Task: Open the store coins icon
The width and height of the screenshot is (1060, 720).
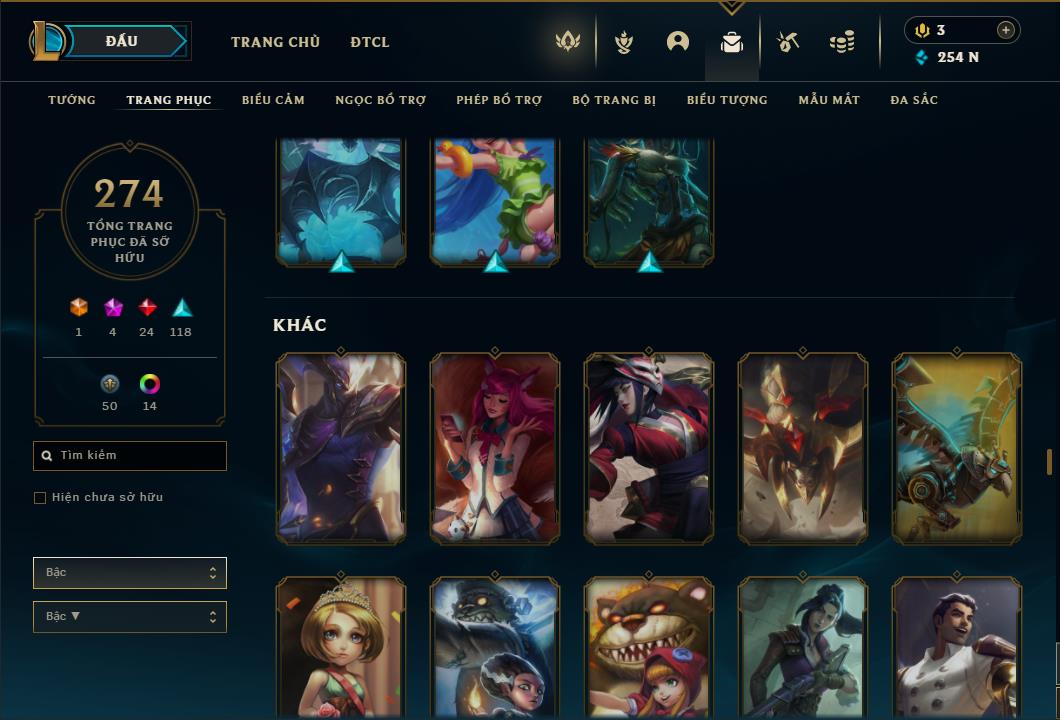Action: coord(842,42)
